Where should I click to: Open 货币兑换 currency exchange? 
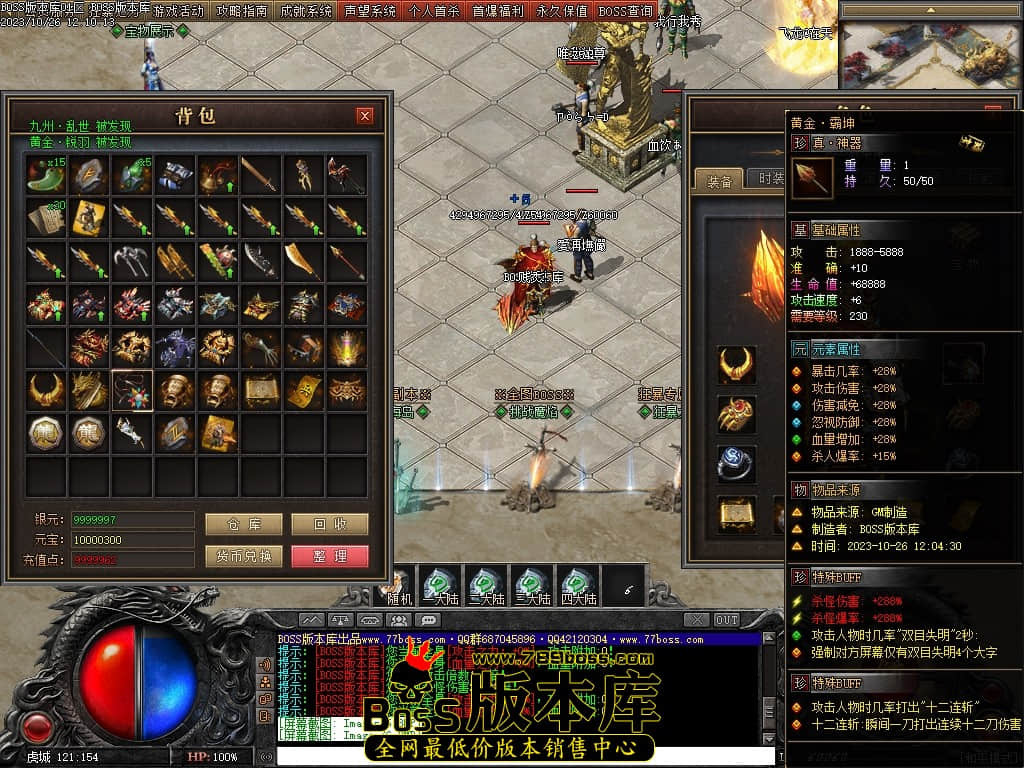[x=243, y=556]
